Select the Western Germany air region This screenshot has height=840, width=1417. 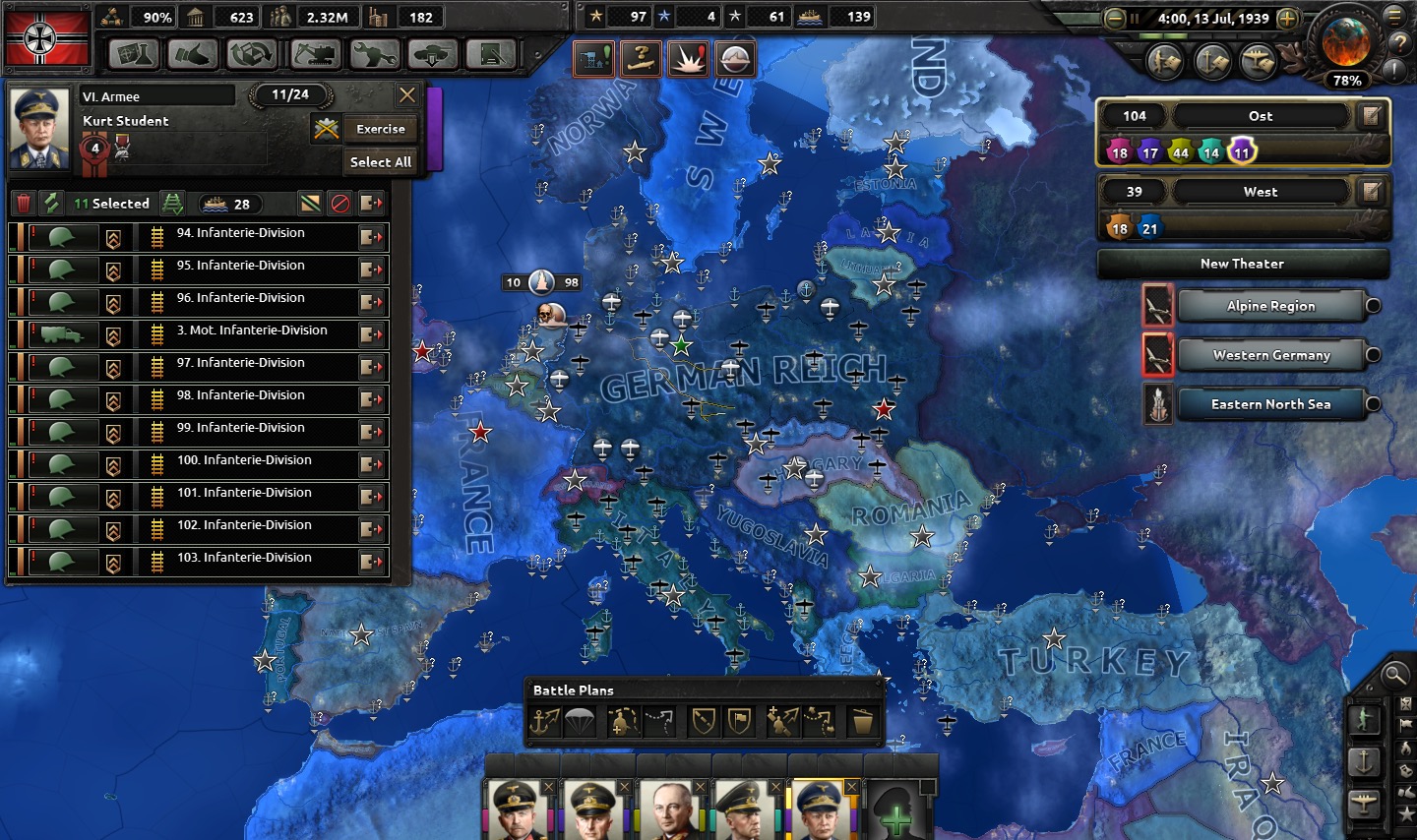coord(1270,355)
